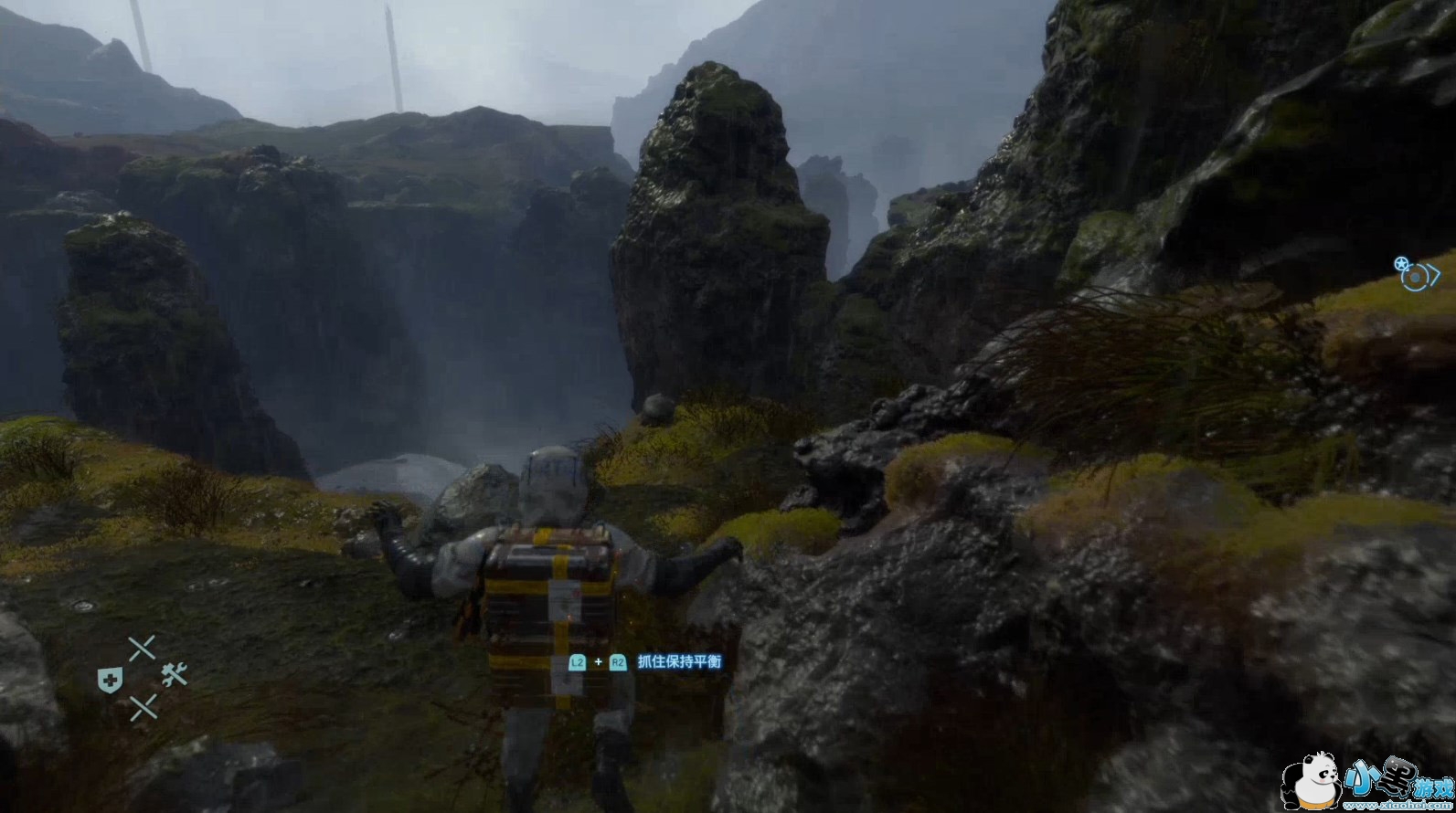Click the starred objective direction marker

1416,274
